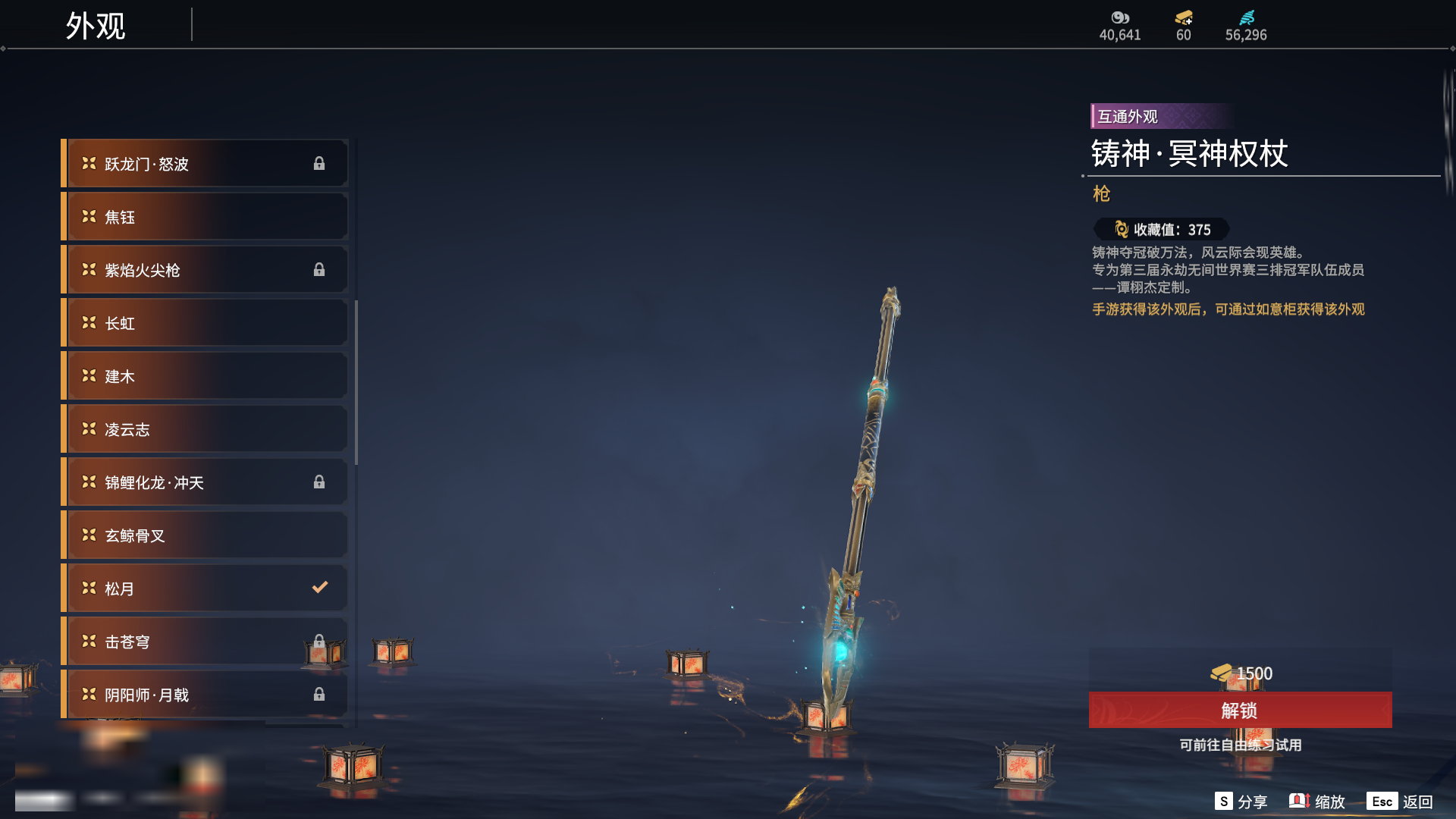Screen dimensions: 1456x819
Task: Select the locked 紫焰火尖枪 skin
Action: [205, 270]
